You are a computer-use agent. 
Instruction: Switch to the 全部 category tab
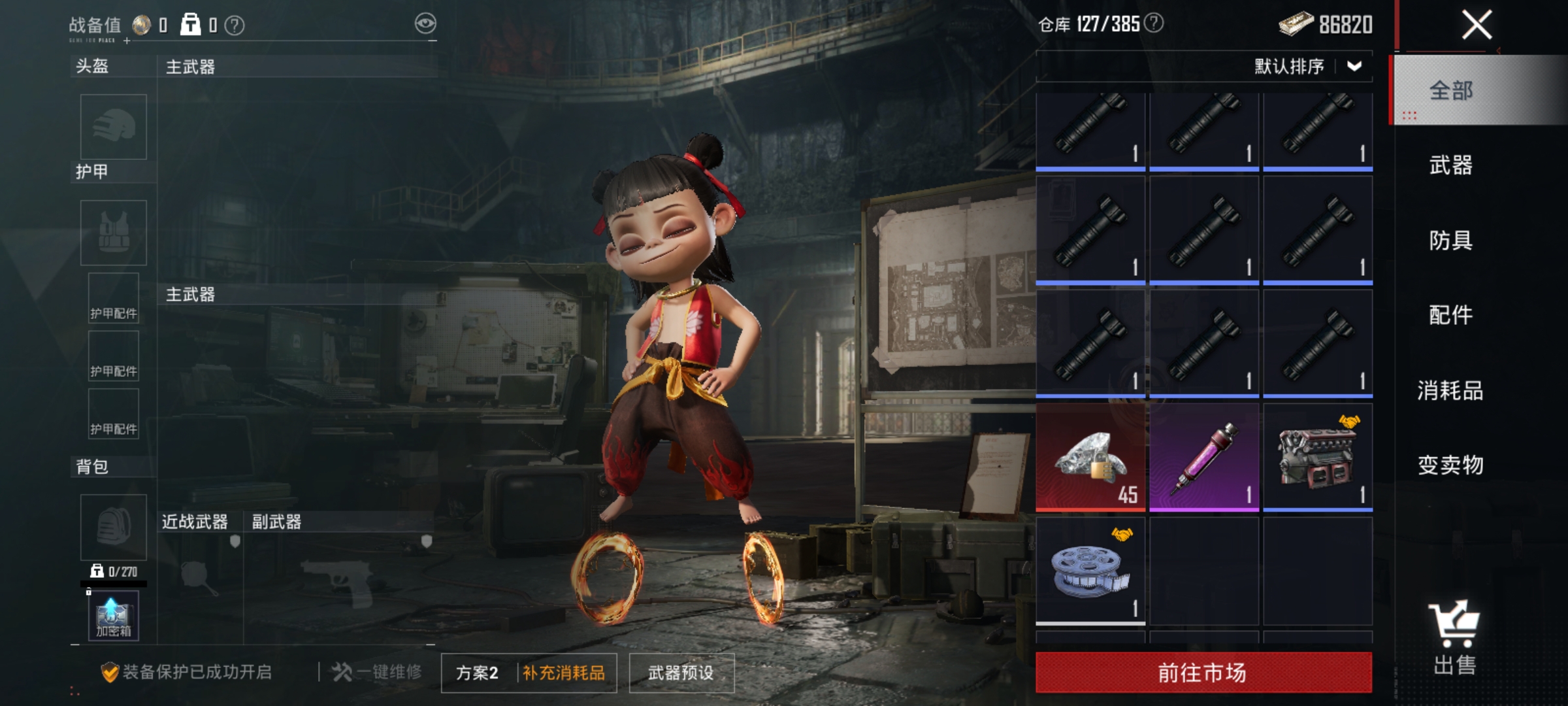[x=1450, y=90]
